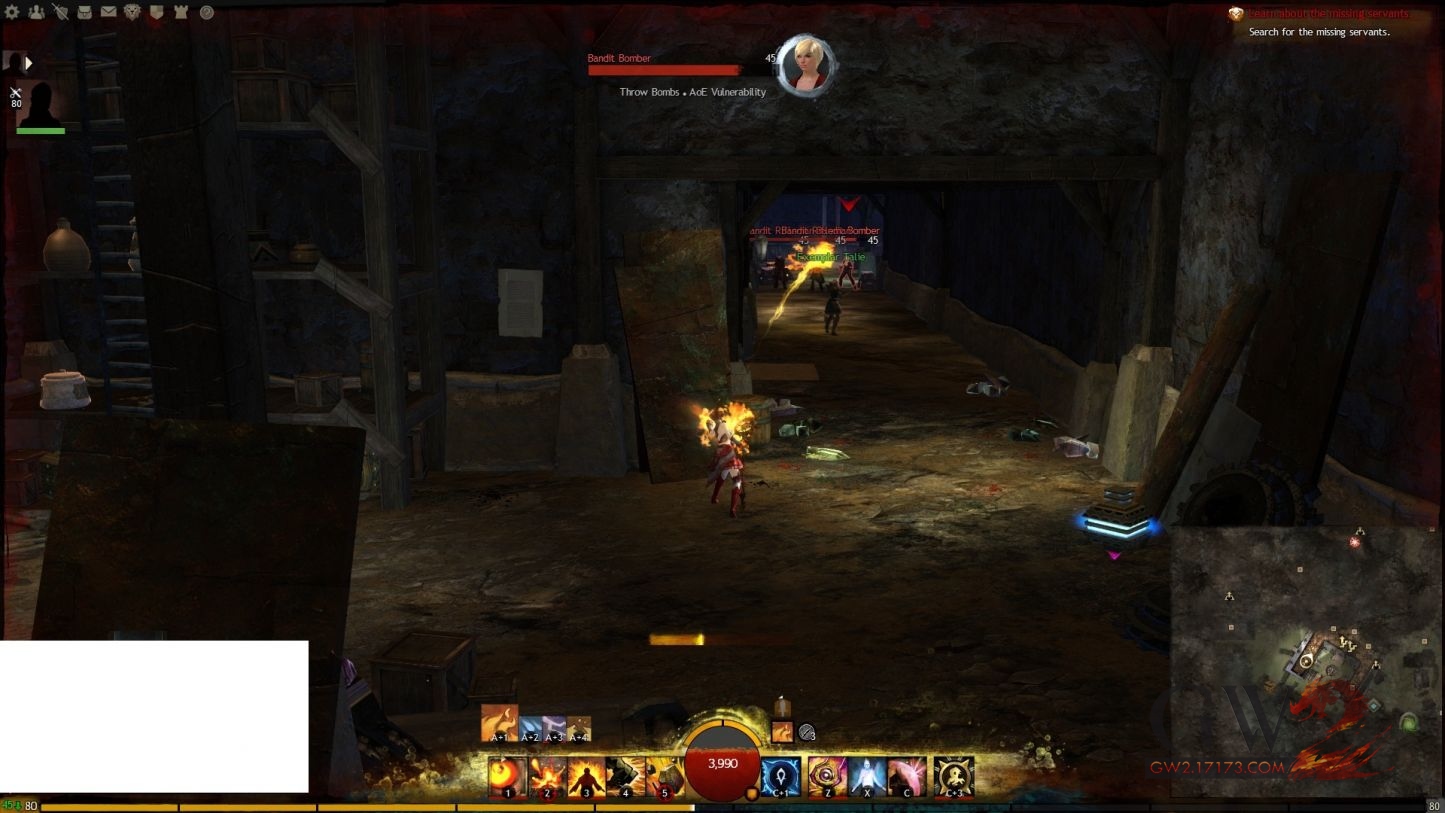Open the hero panel sword-and-shield icon
The width and height of the screenshot is (1445, 813).
tap(60, 12)
